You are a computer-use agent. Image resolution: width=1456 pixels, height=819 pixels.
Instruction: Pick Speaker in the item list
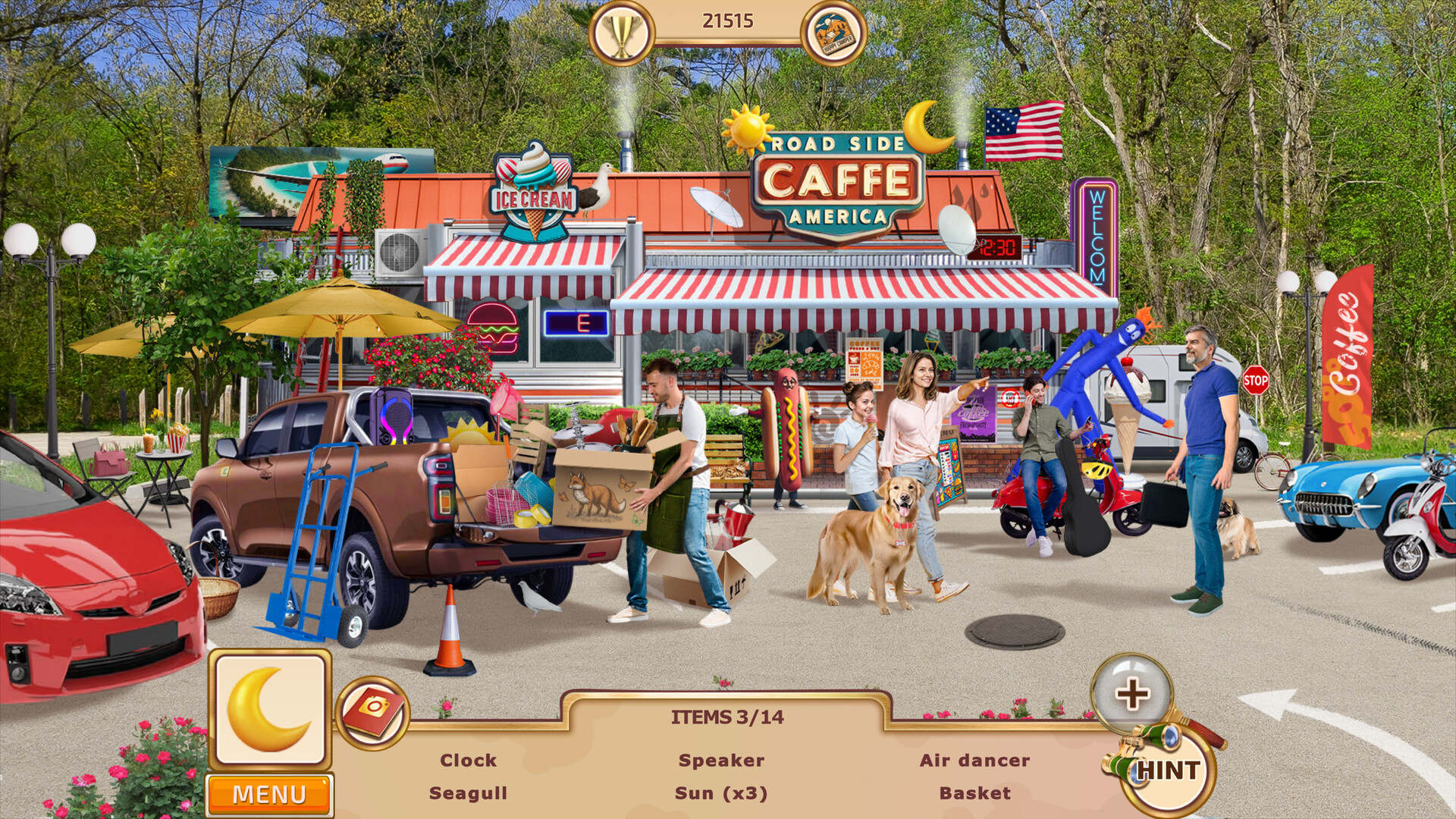[721, 760]
